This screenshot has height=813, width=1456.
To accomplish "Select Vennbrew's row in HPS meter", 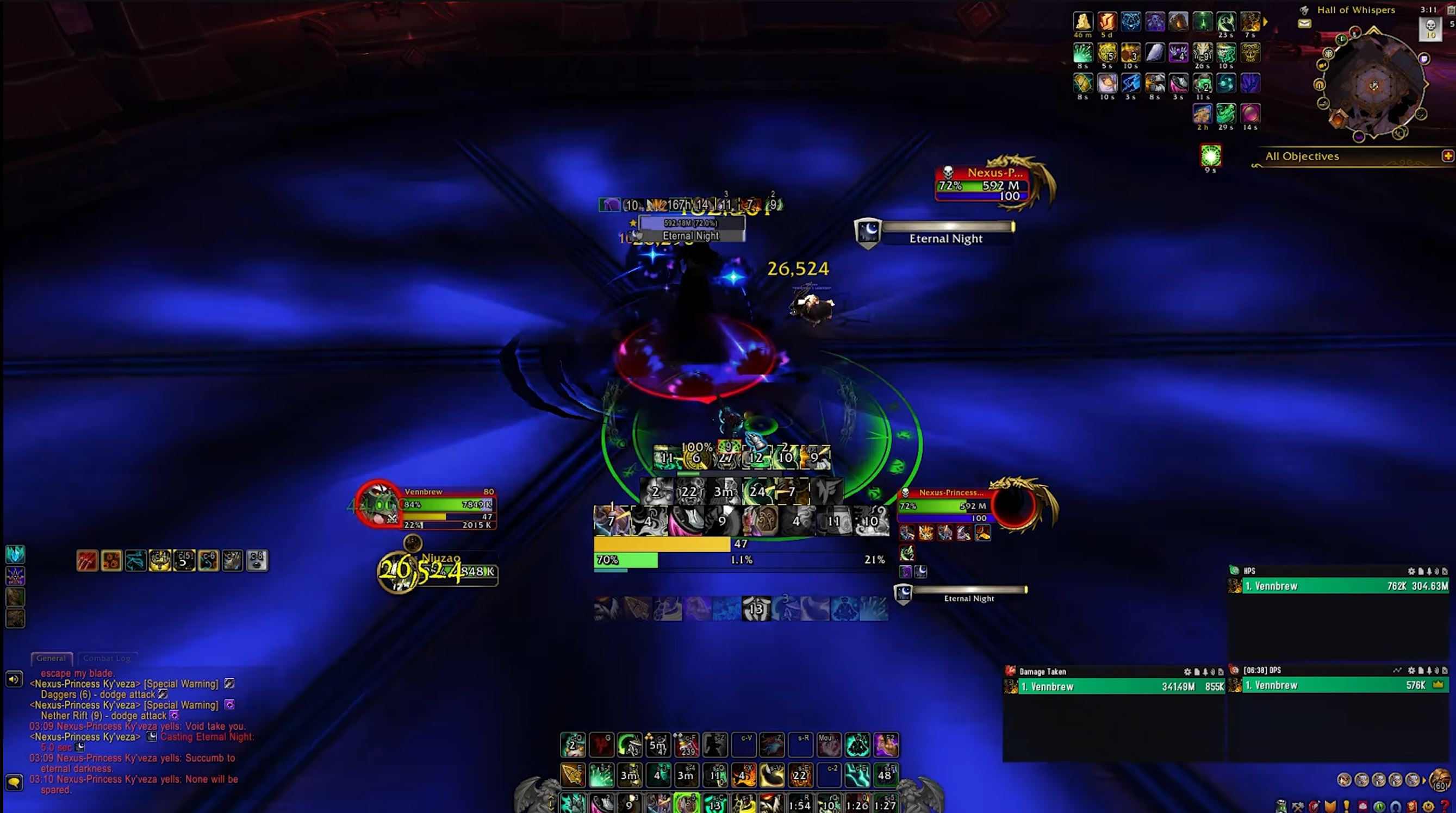I will 1344,586.
